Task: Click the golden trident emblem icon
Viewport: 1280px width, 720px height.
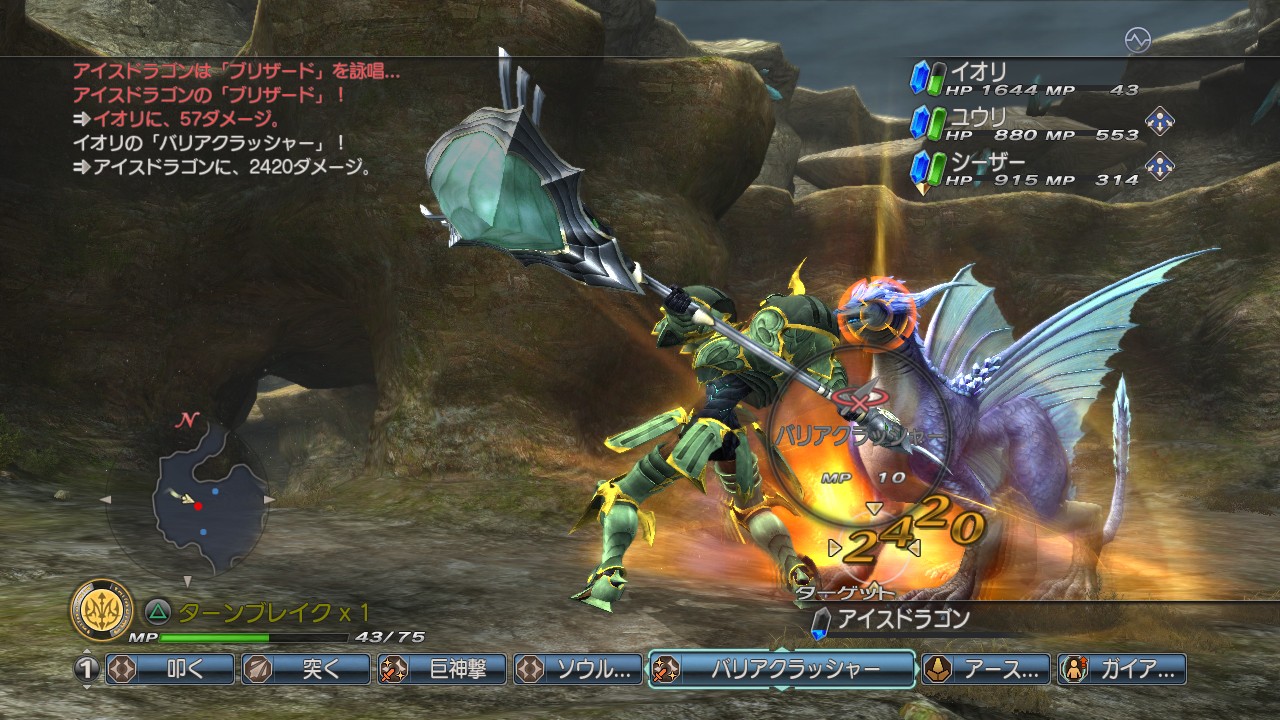Action: [x=102, y=610]
